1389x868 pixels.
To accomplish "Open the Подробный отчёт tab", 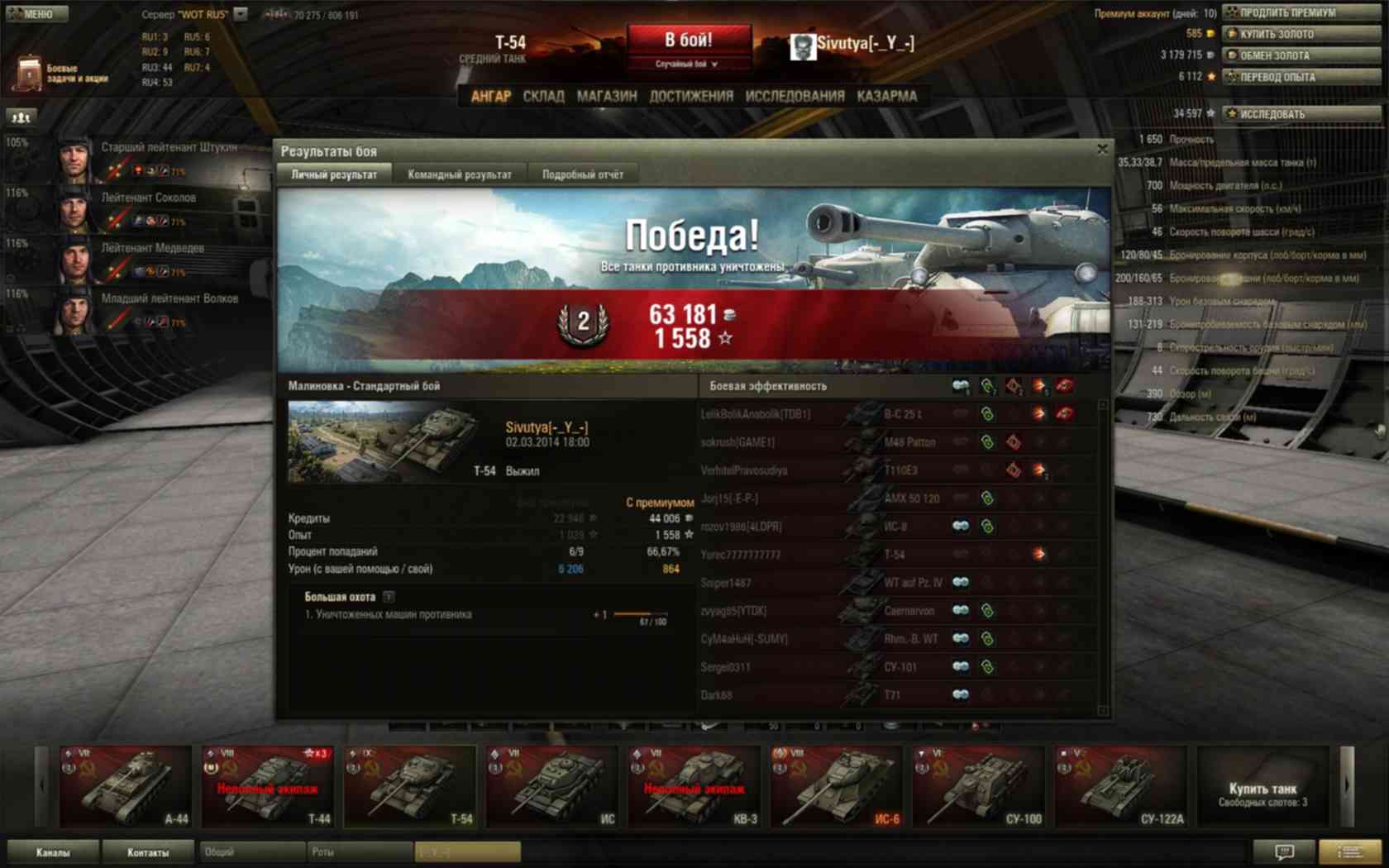I will click(x=583, y=174).
